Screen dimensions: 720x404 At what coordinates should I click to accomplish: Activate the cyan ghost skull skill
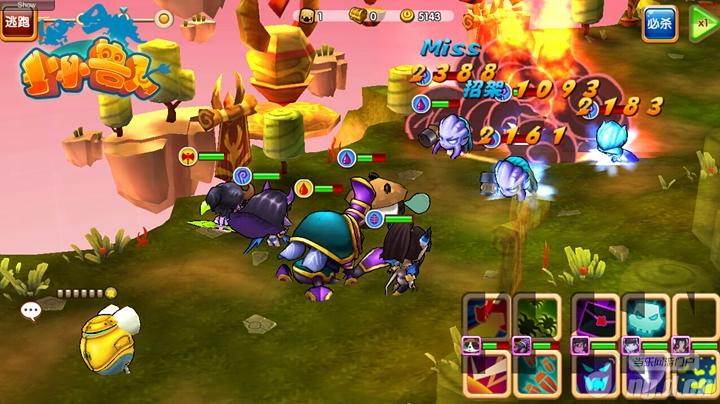point(645,317)
